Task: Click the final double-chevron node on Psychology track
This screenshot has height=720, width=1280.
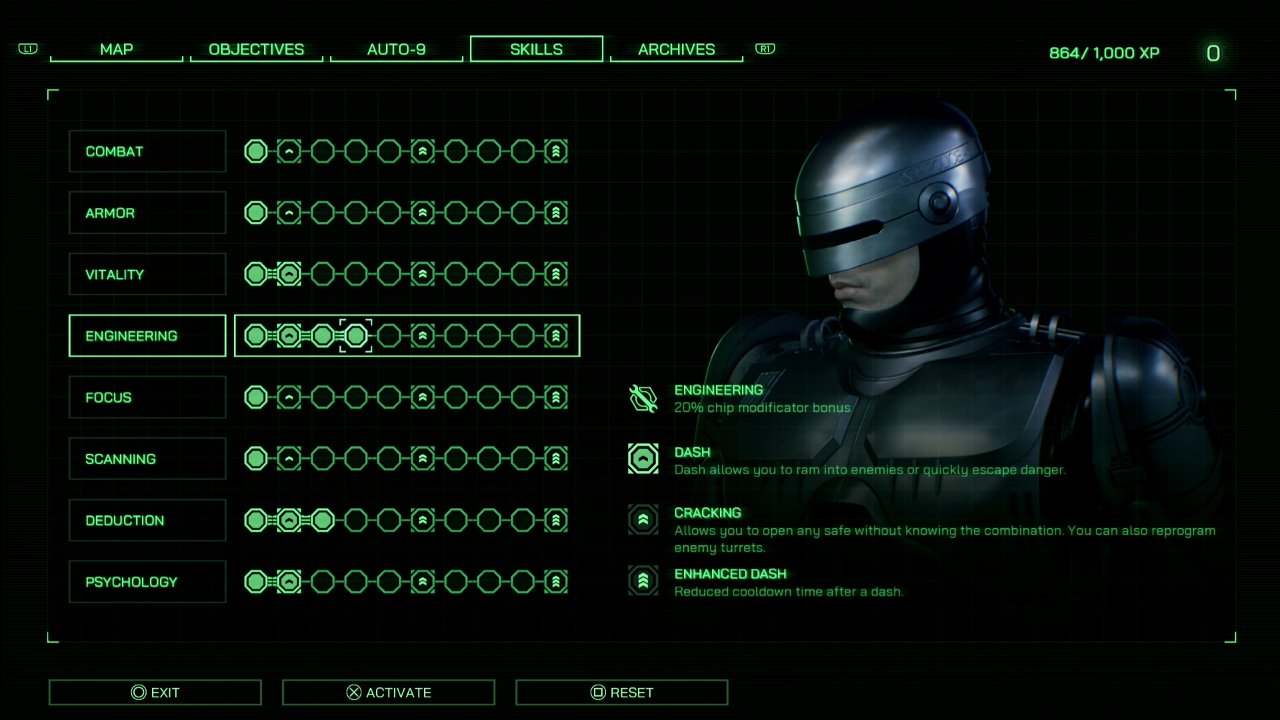Action: coord(556,581)
